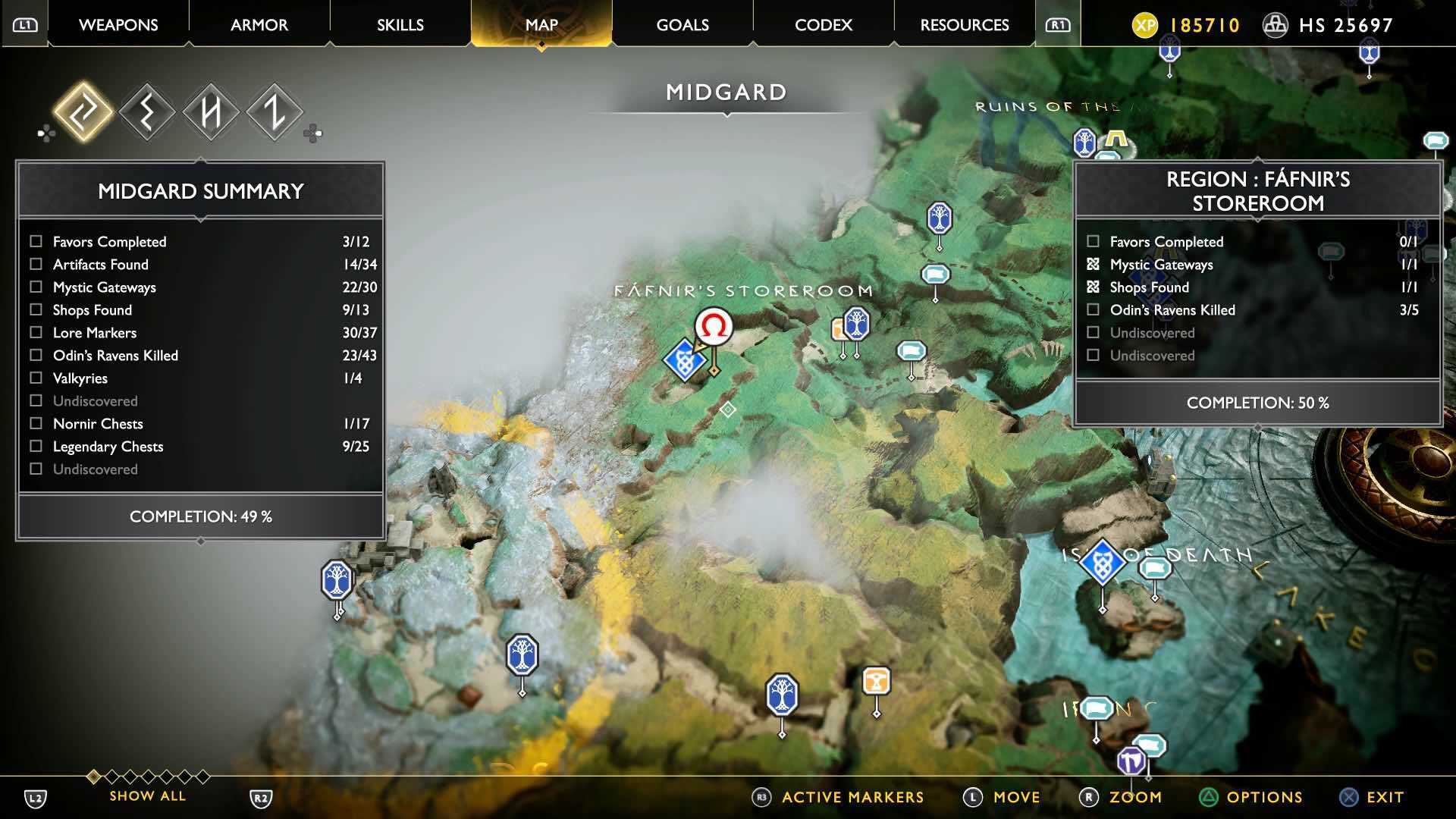Open the Show All marker filter
1456x819 pixels.
pyautogui.click(x=146, y=795)
